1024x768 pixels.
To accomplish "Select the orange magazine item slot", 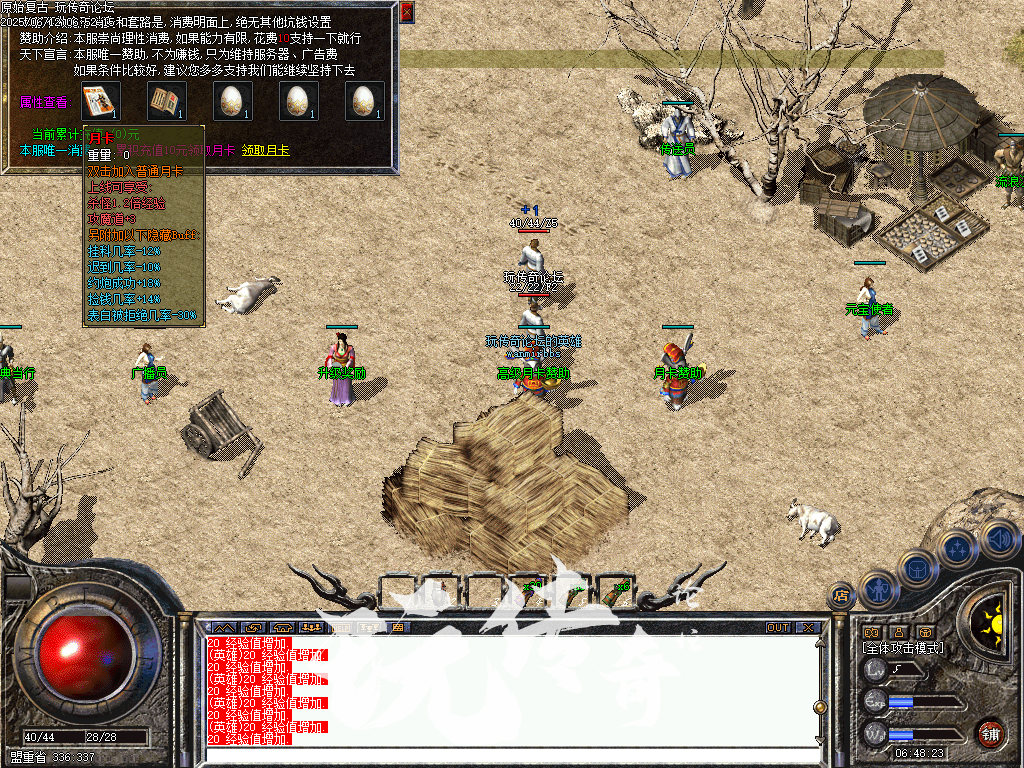I will 101,101.
